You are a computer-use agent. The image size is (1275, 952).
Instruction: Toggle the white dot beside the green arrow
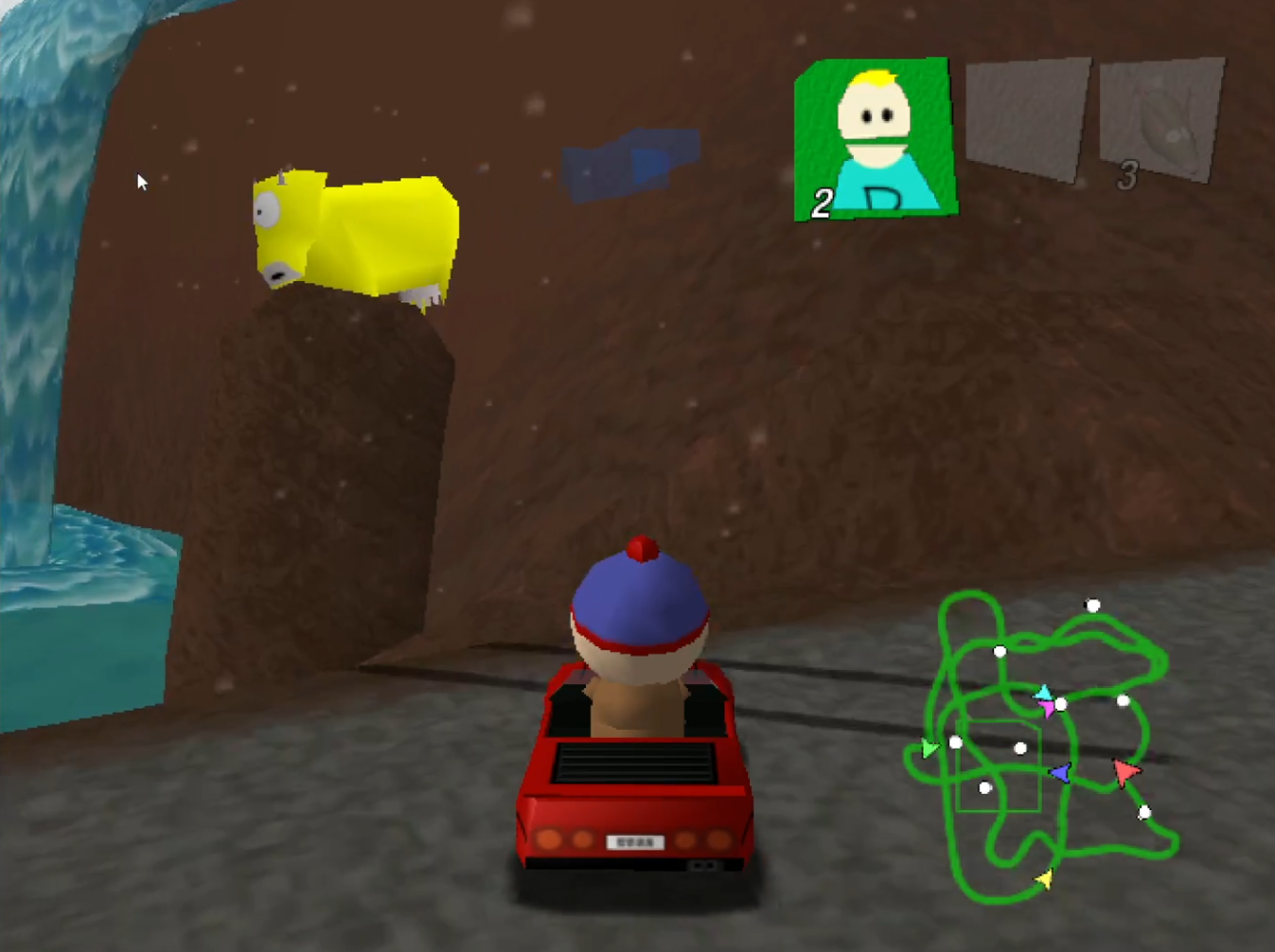(955, 742)
